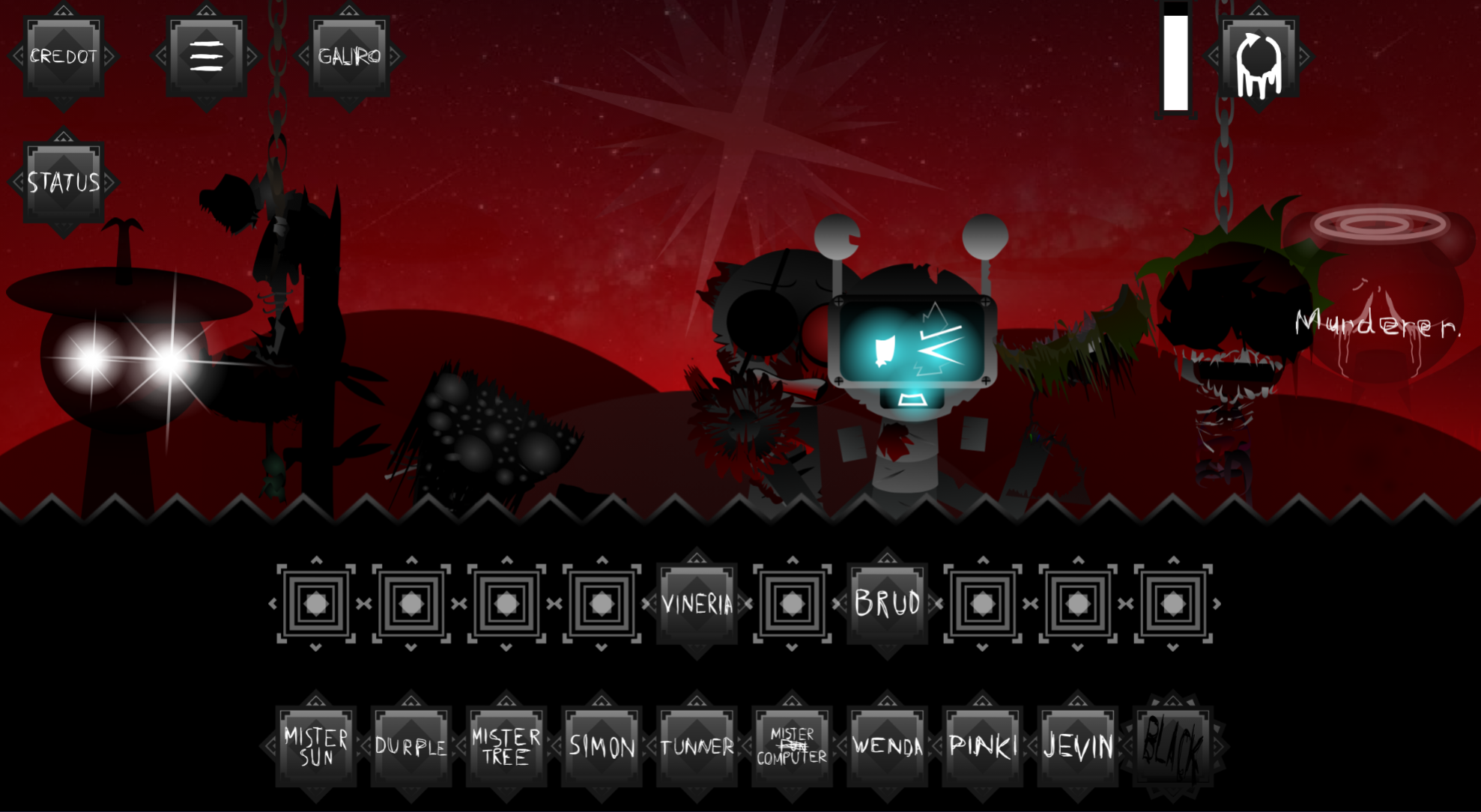Pick the TUNNER character tile

tap(697, 746)
